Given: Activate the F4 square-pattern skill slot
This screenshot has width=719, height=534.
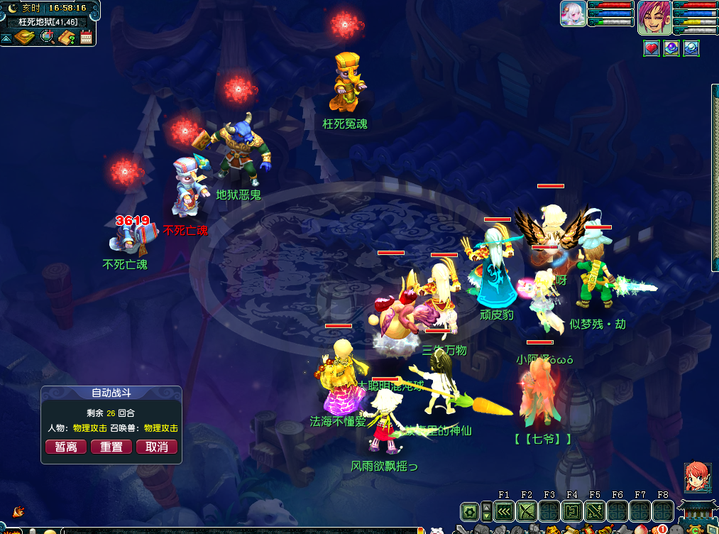Looking at the screenshot, I should tap(572, 512).
